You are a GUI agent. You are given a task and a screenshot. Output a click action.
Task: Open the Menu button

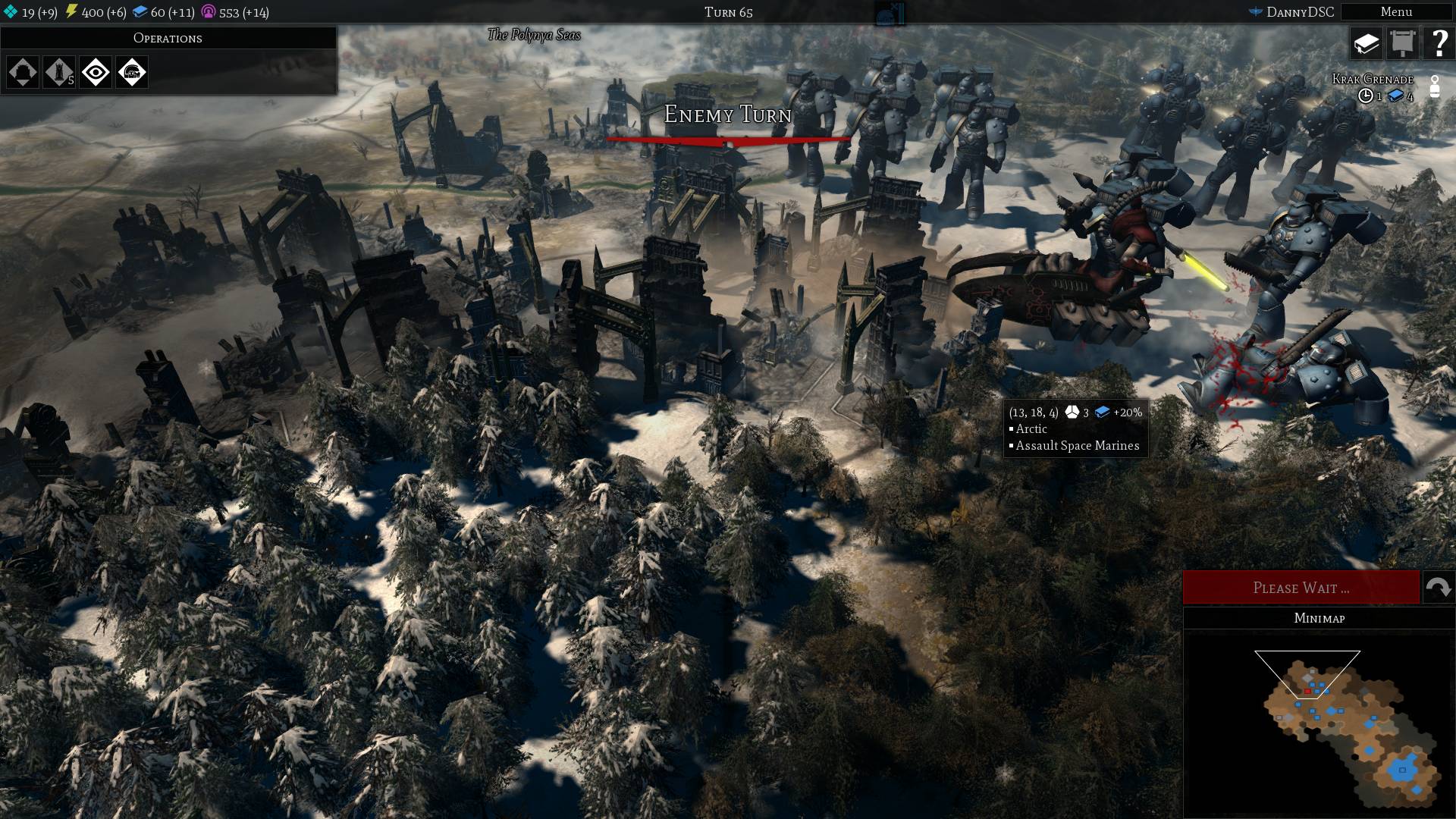coord(1396,12)
